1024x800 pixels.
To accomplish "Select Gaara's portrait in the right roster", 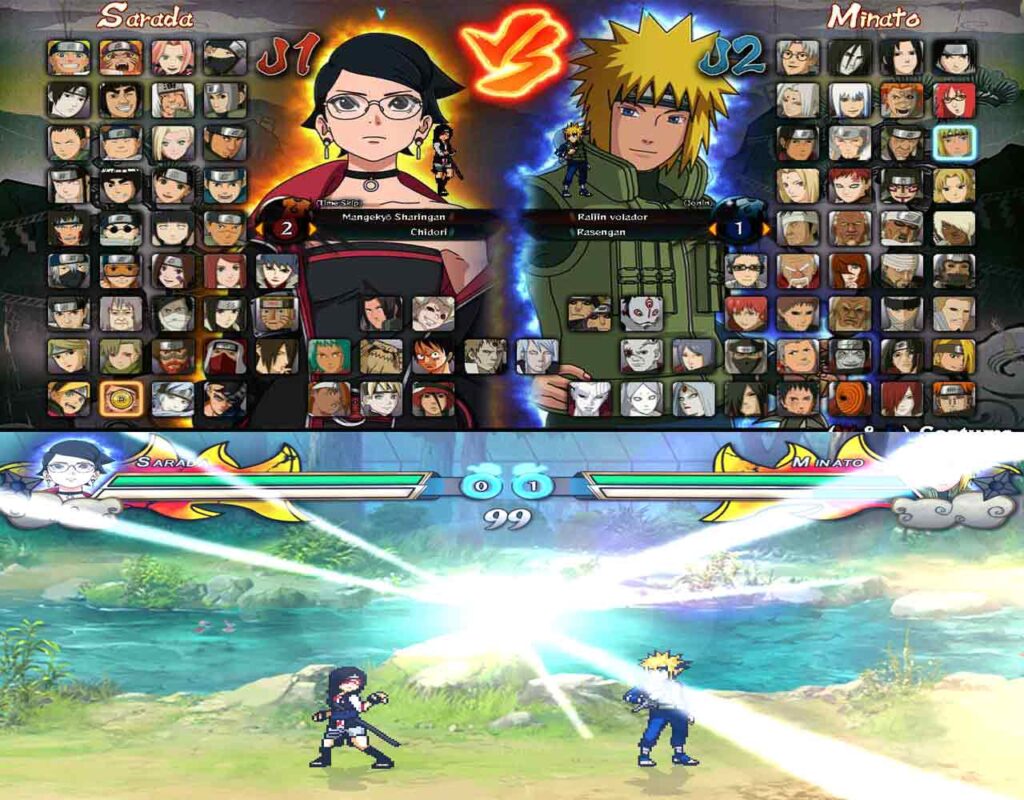I will point(850,185).
